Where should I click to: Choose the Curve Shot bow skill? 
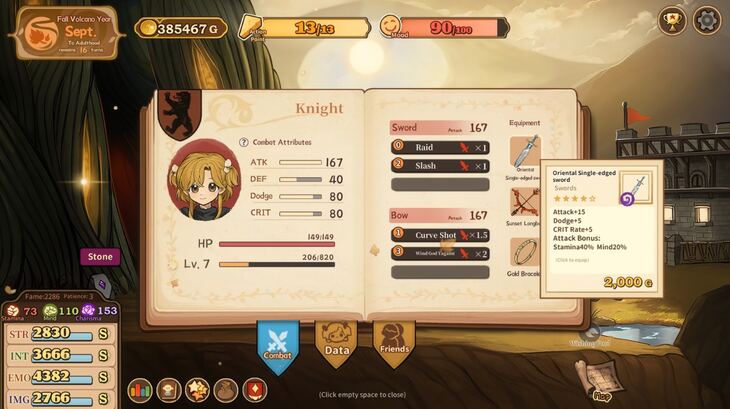(x=440, y=235)
